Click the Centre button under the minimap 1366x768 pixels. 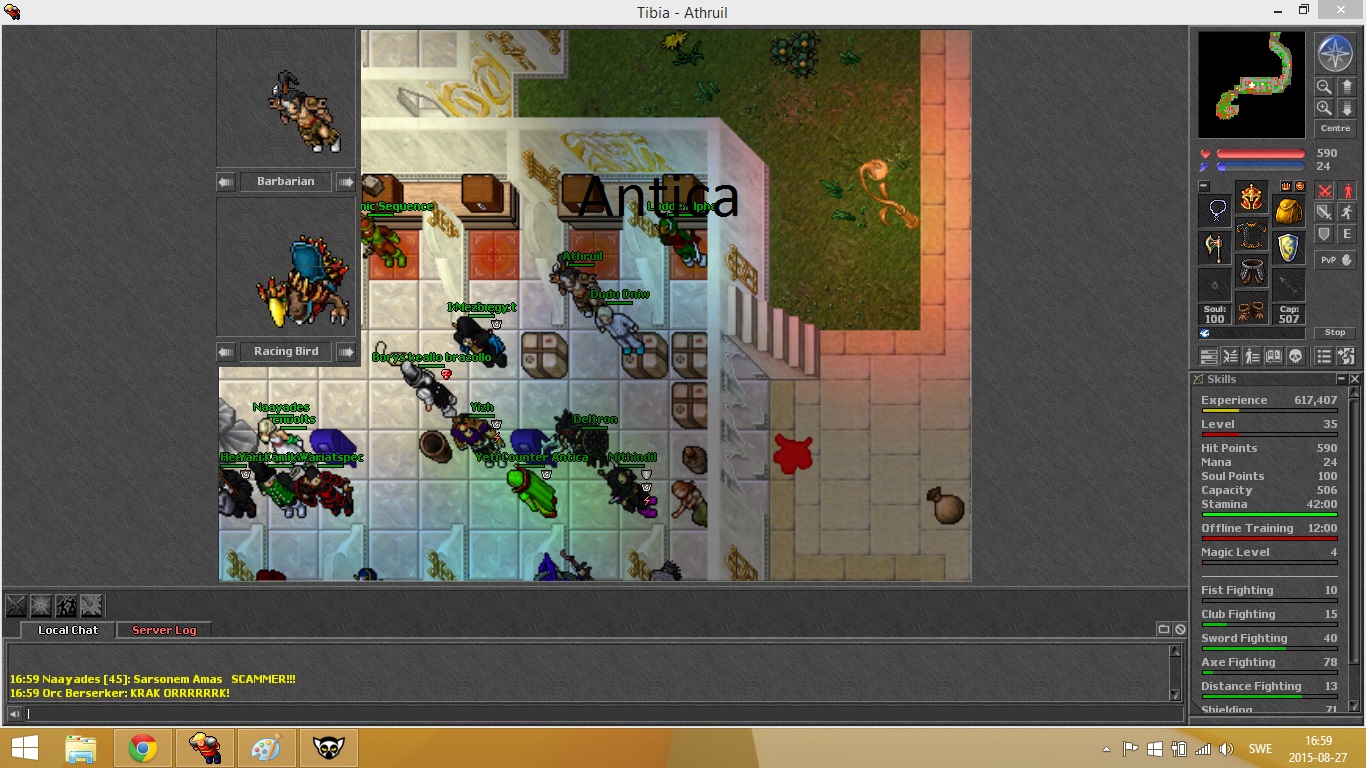click(1335, 128)
